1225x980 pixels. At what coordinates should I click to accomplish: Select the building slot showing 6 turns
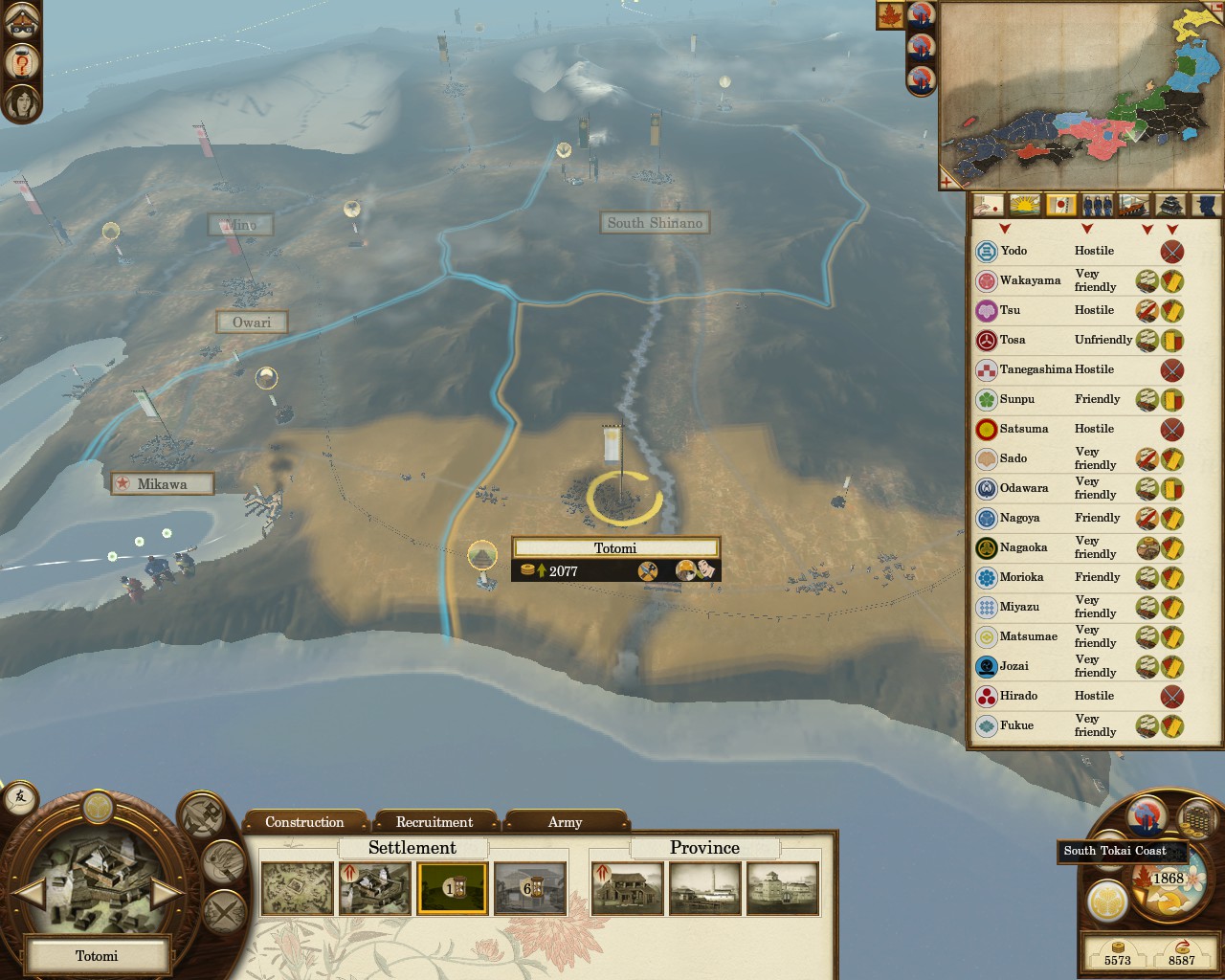[530, 888]
